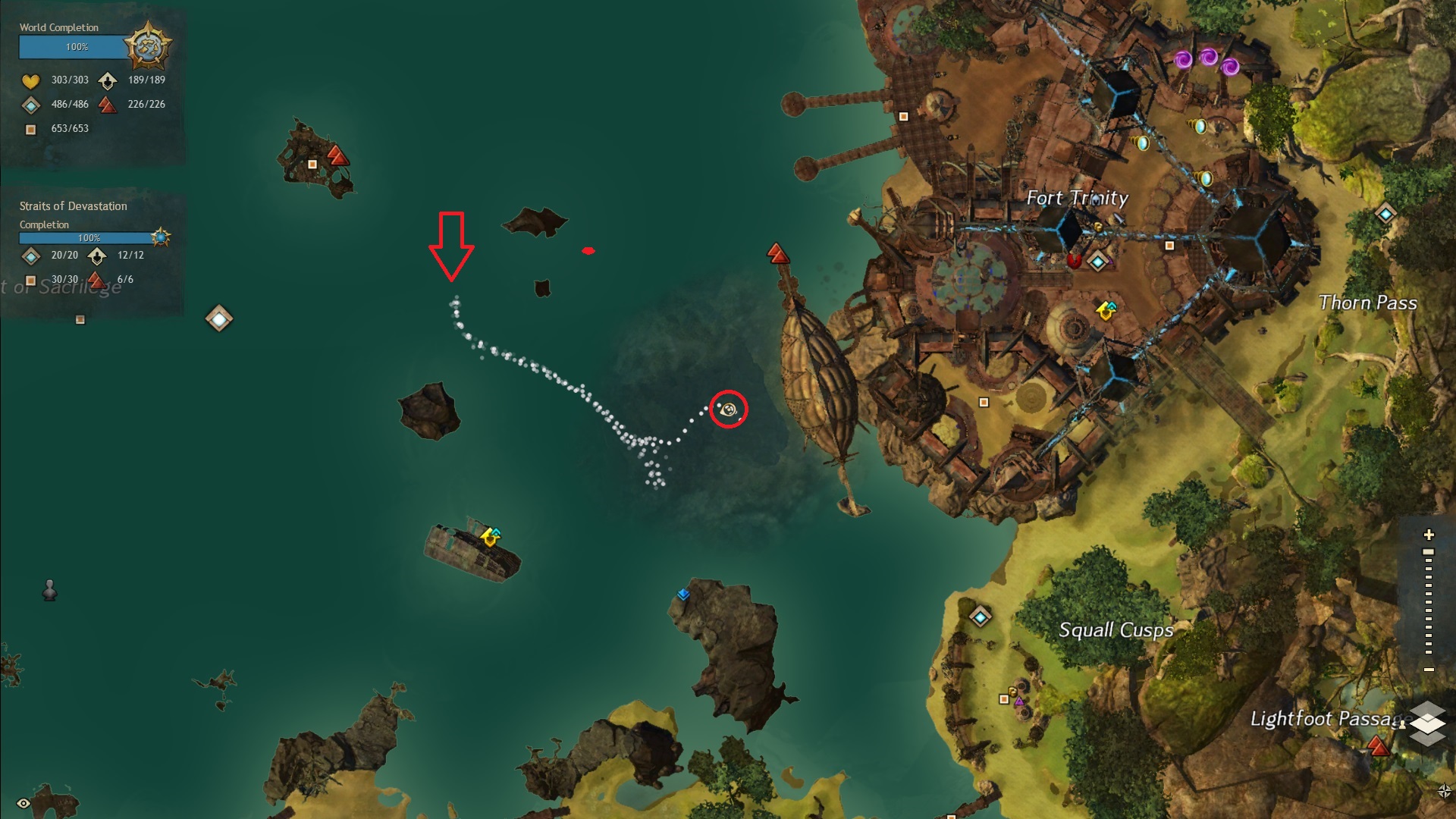This screenshot has height=819, width=1456.
Task: Open the map floor layer selector
Action: click(1427, 723)
